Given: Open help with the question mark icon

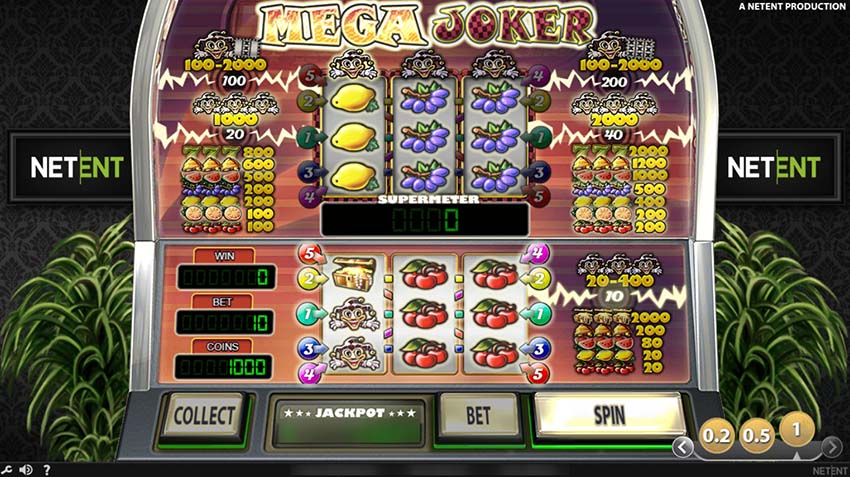Looking at the screenshot, I should tap(46, 469).
